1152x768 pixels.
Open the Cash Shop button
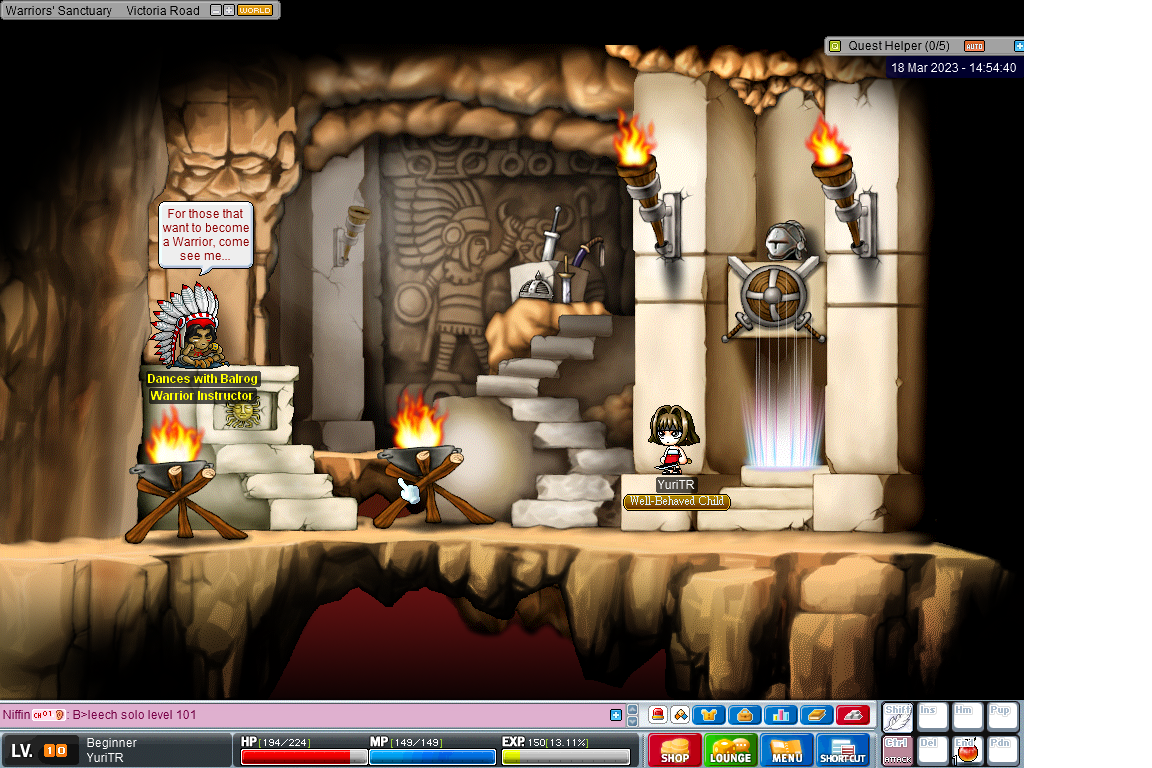[675, 750]
